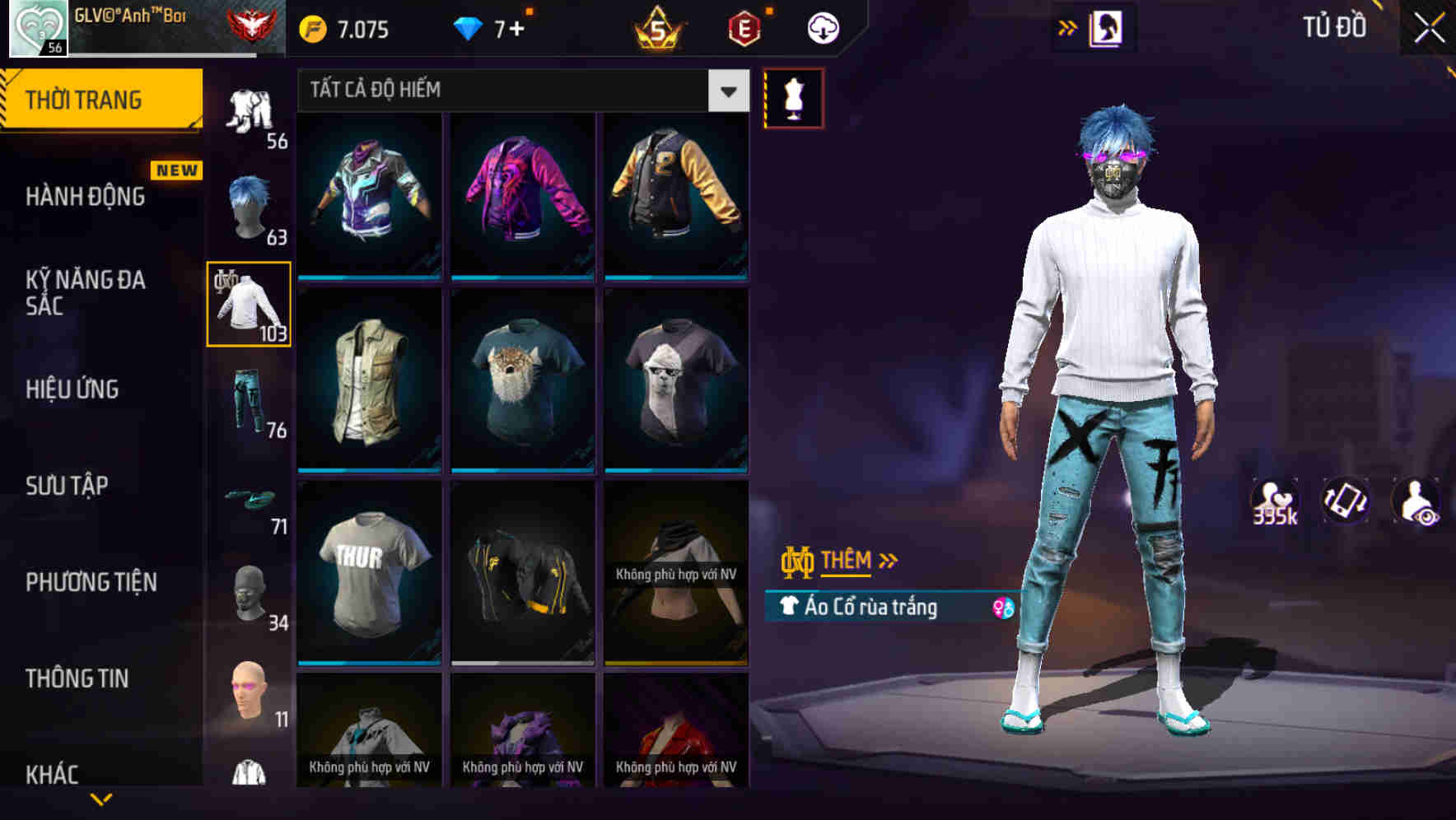Toggle the gender icon on Áo Cổ rùa trắng
Image resolution: width=1456 pixels, height=820 pixels.
[1003, 609]
